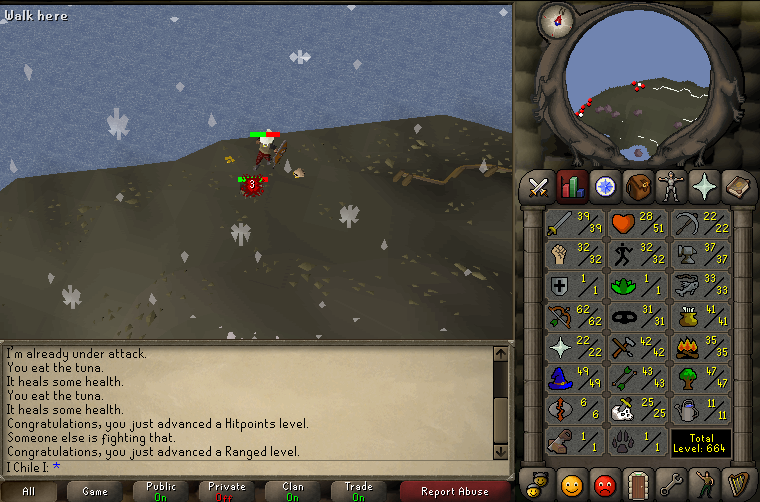
Task: Select the Ranged skill
Action: click(575, 317)
